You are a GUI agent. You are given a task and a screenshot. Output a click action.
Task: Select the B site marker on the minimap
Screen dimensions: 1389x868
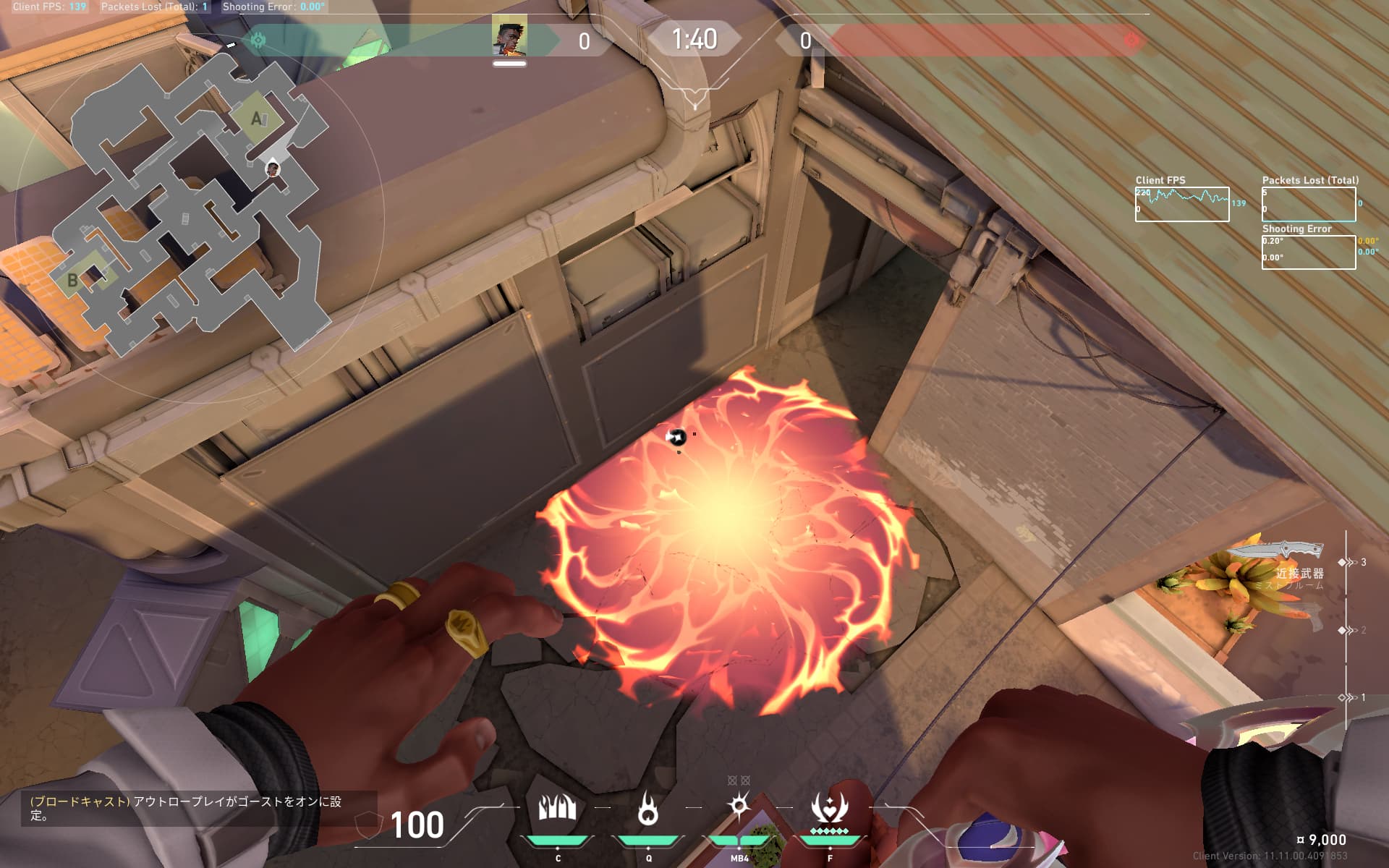coord(72,279)
